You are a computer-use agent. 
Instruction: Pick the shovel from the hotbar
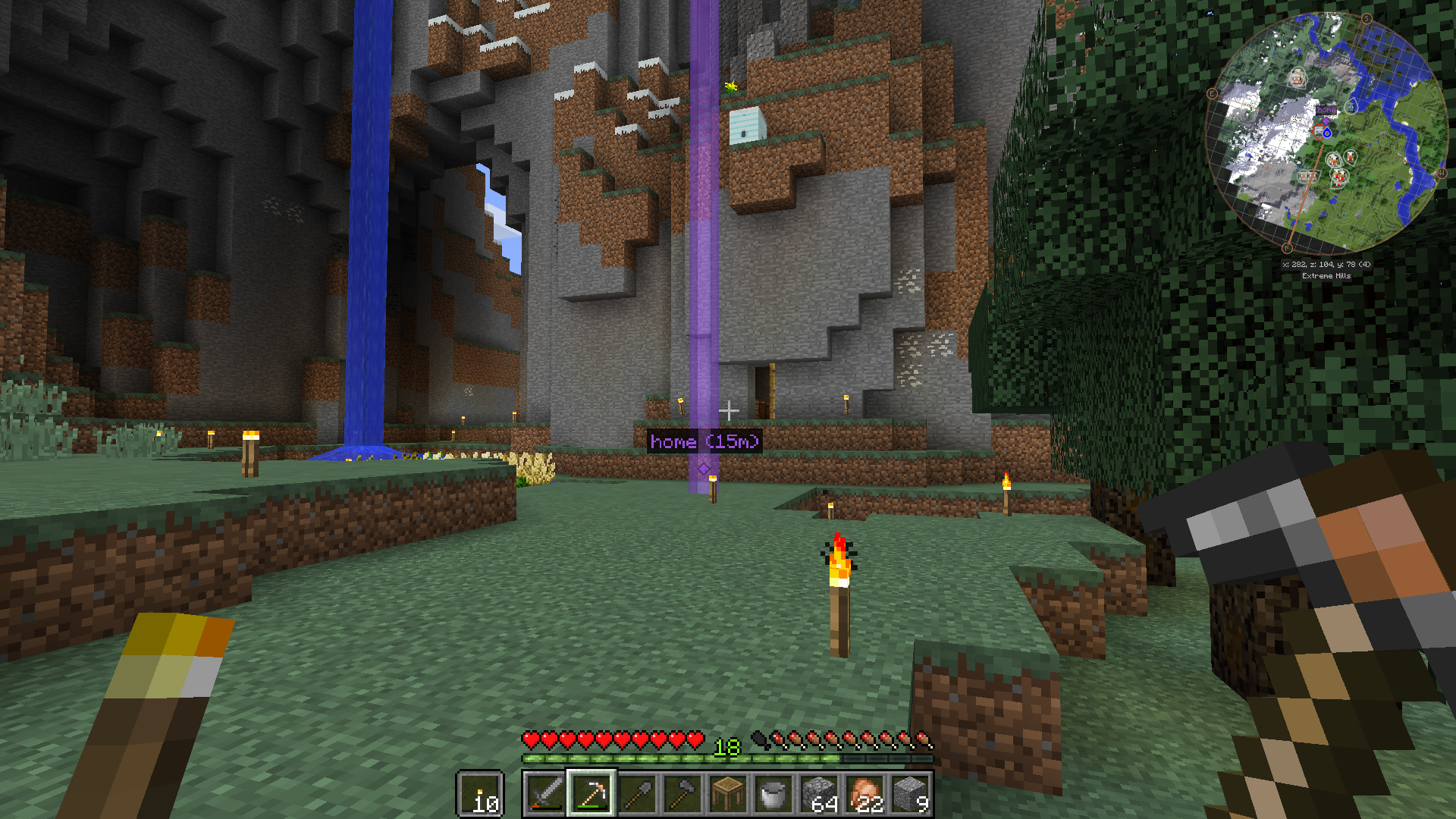pyautogui.click(x=637, y=794)
